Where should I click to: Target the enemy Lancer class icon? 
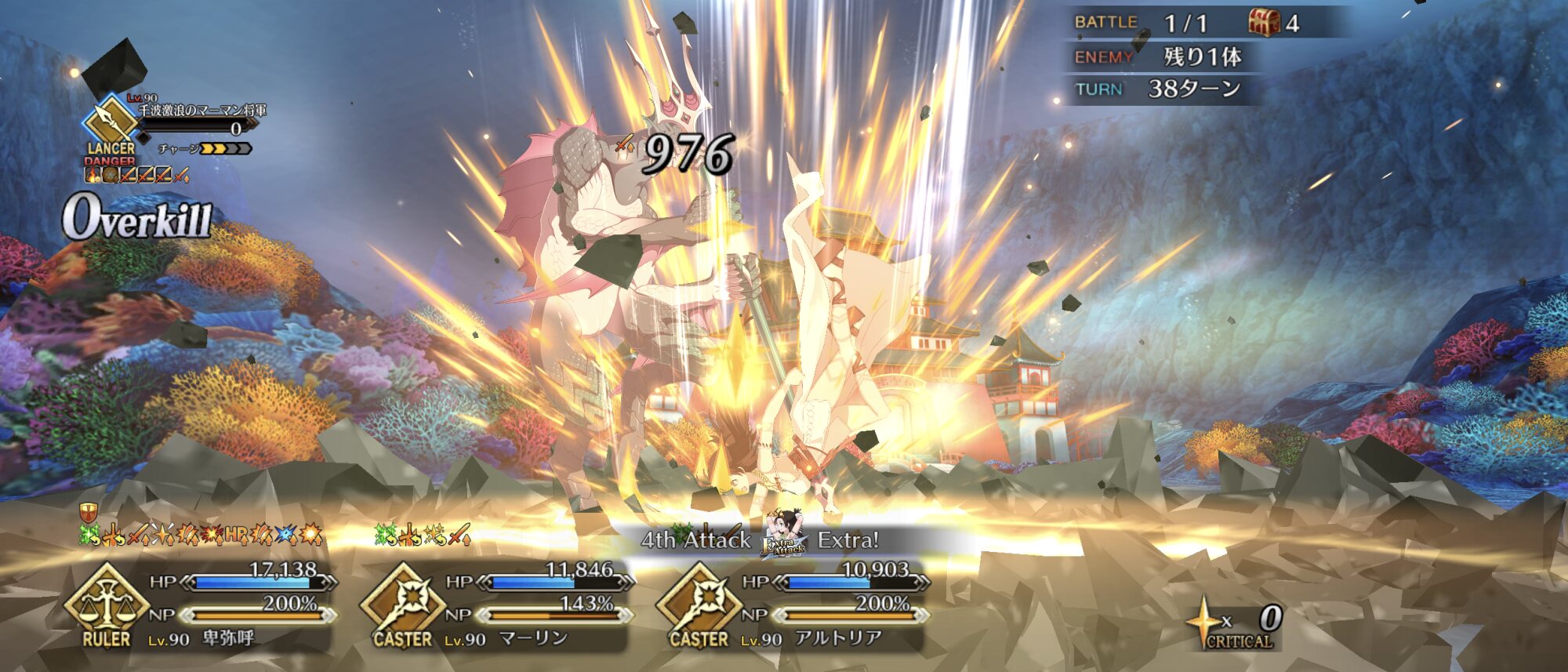tap(110, 124)
